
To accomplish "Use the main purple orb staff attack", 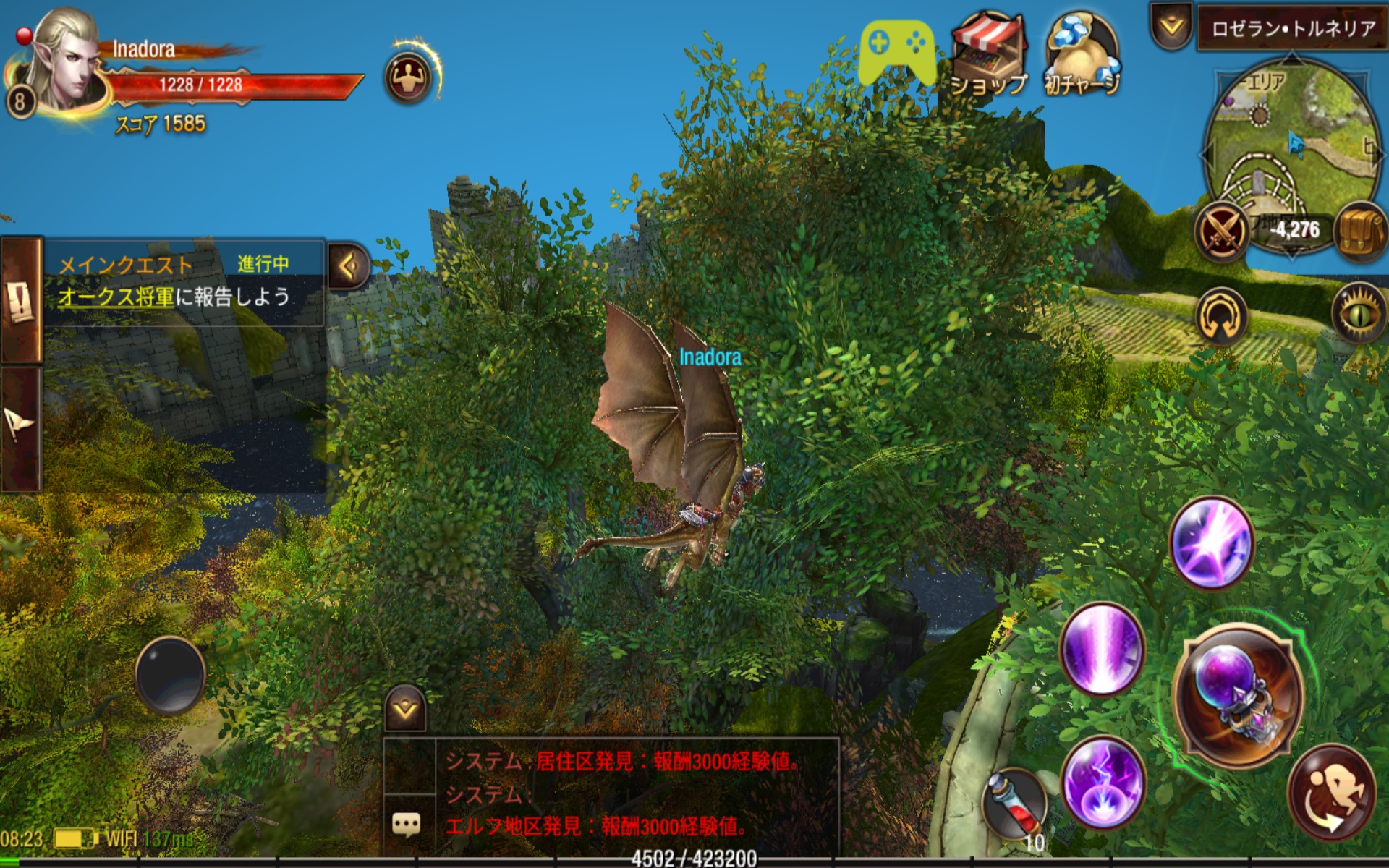I will (1239, 694).
